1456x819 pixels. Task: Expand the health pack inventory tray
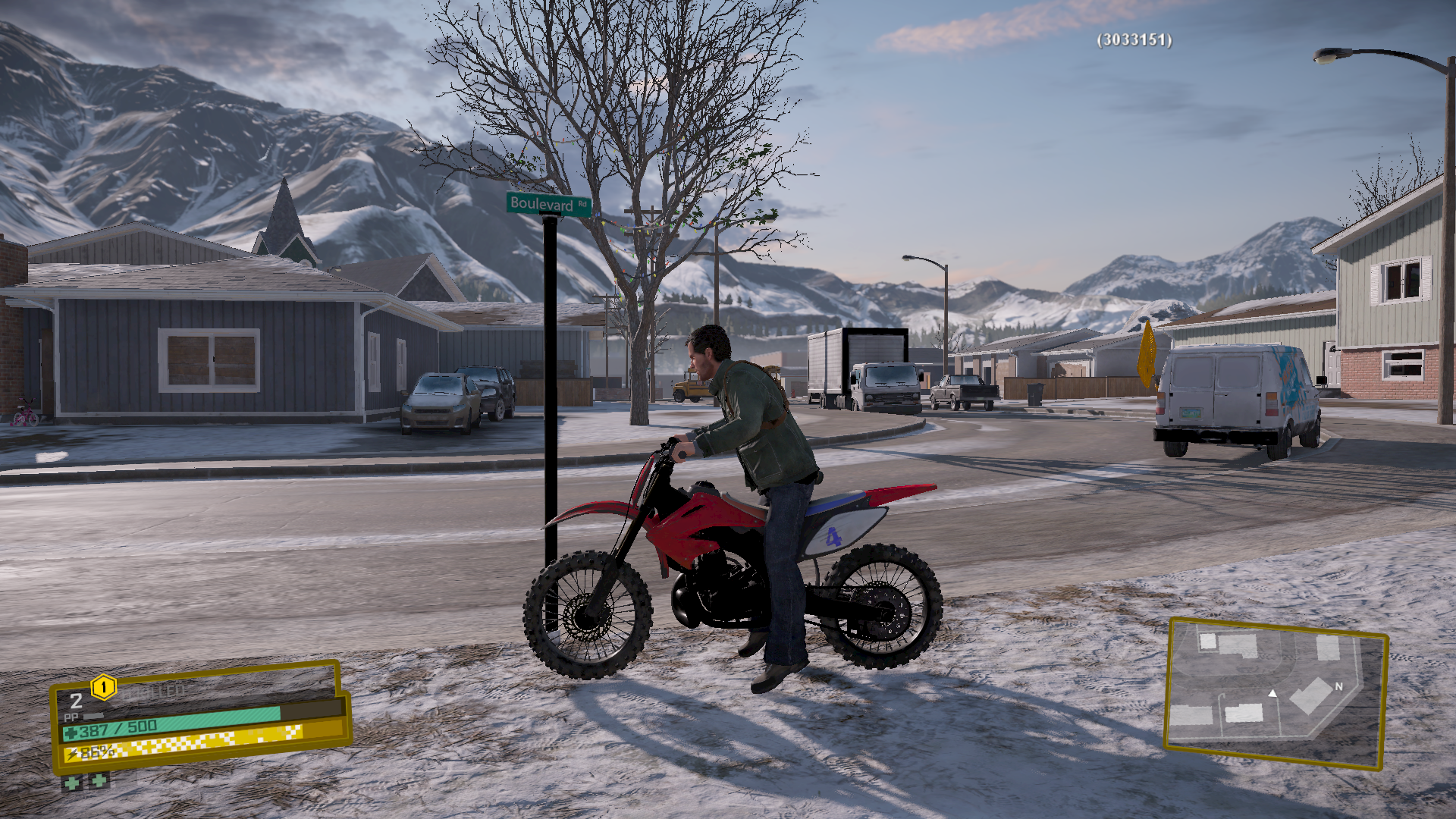click(83, 782)
